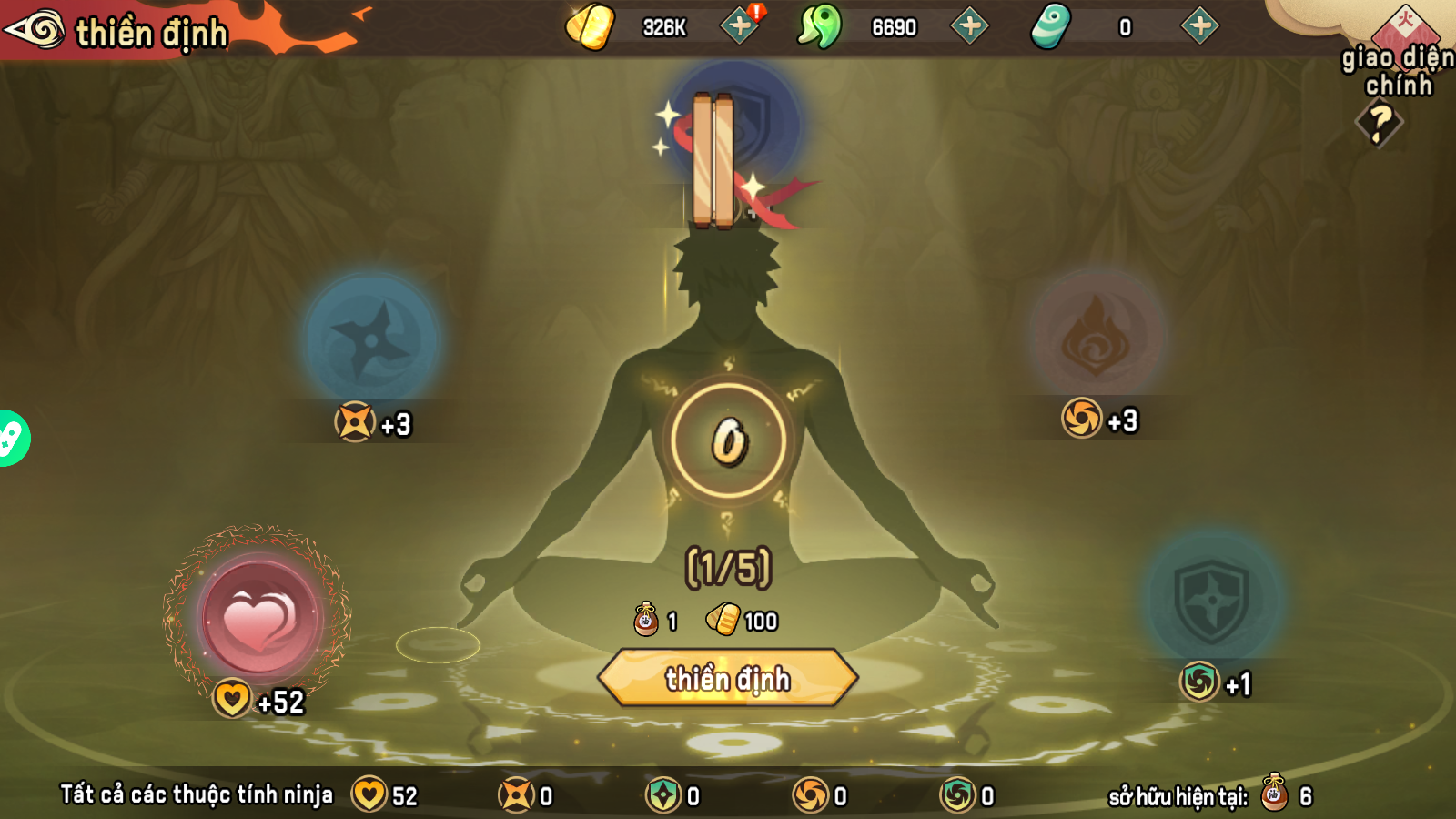This screenshot has height=819, width=1456.
Task: Add green jade currency via plus button
Action: point(970,26)
